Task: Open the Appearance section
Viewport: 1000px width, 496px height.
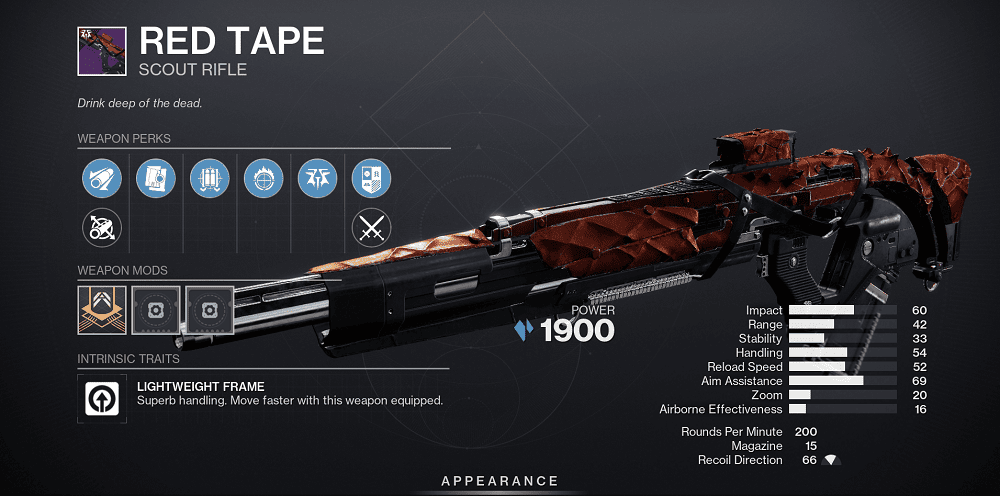Action: (x=500, y=482)
